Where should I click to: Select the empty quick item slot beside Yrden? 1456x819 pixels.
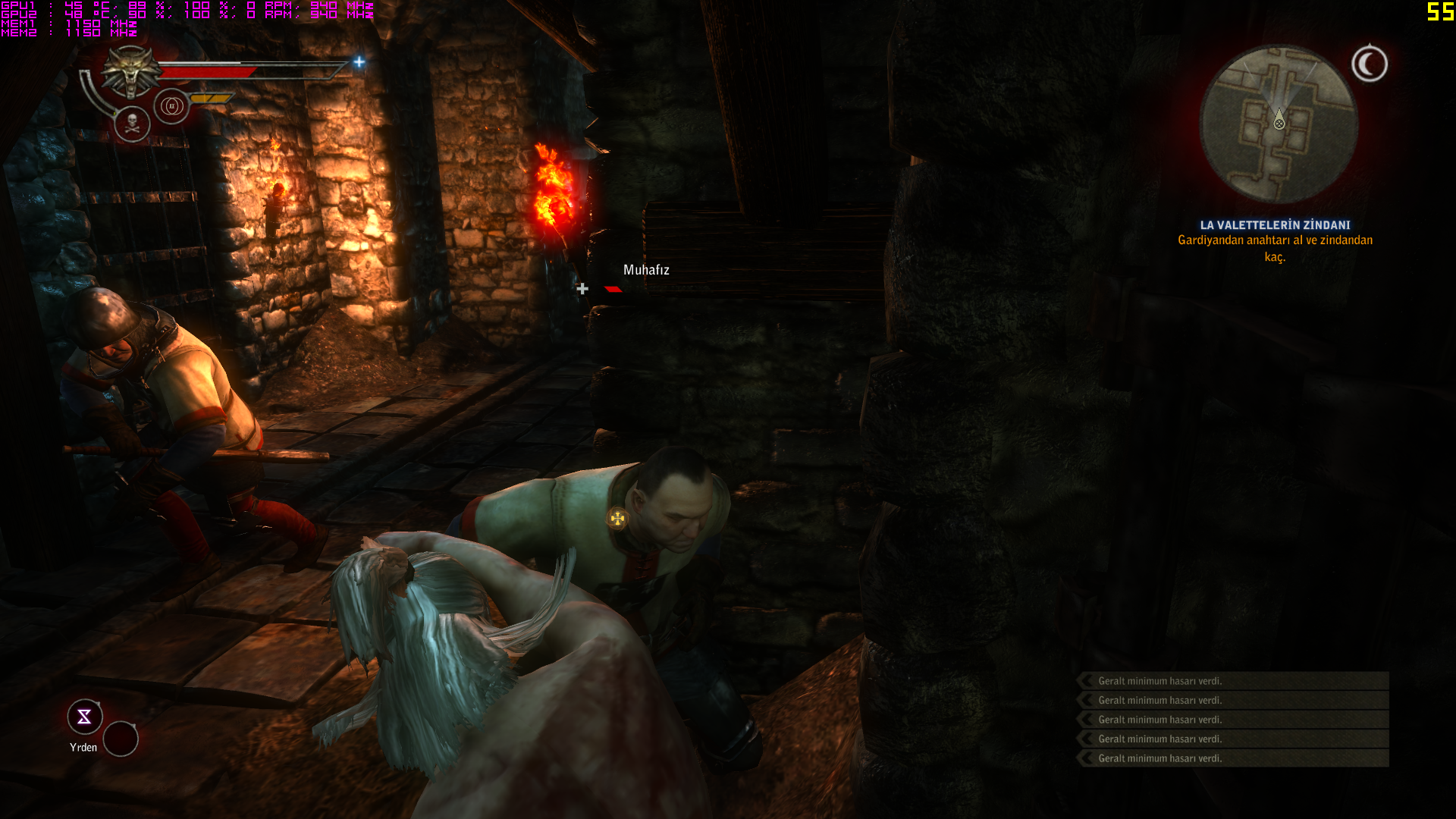pyautogui.click(x=121, y=739)
